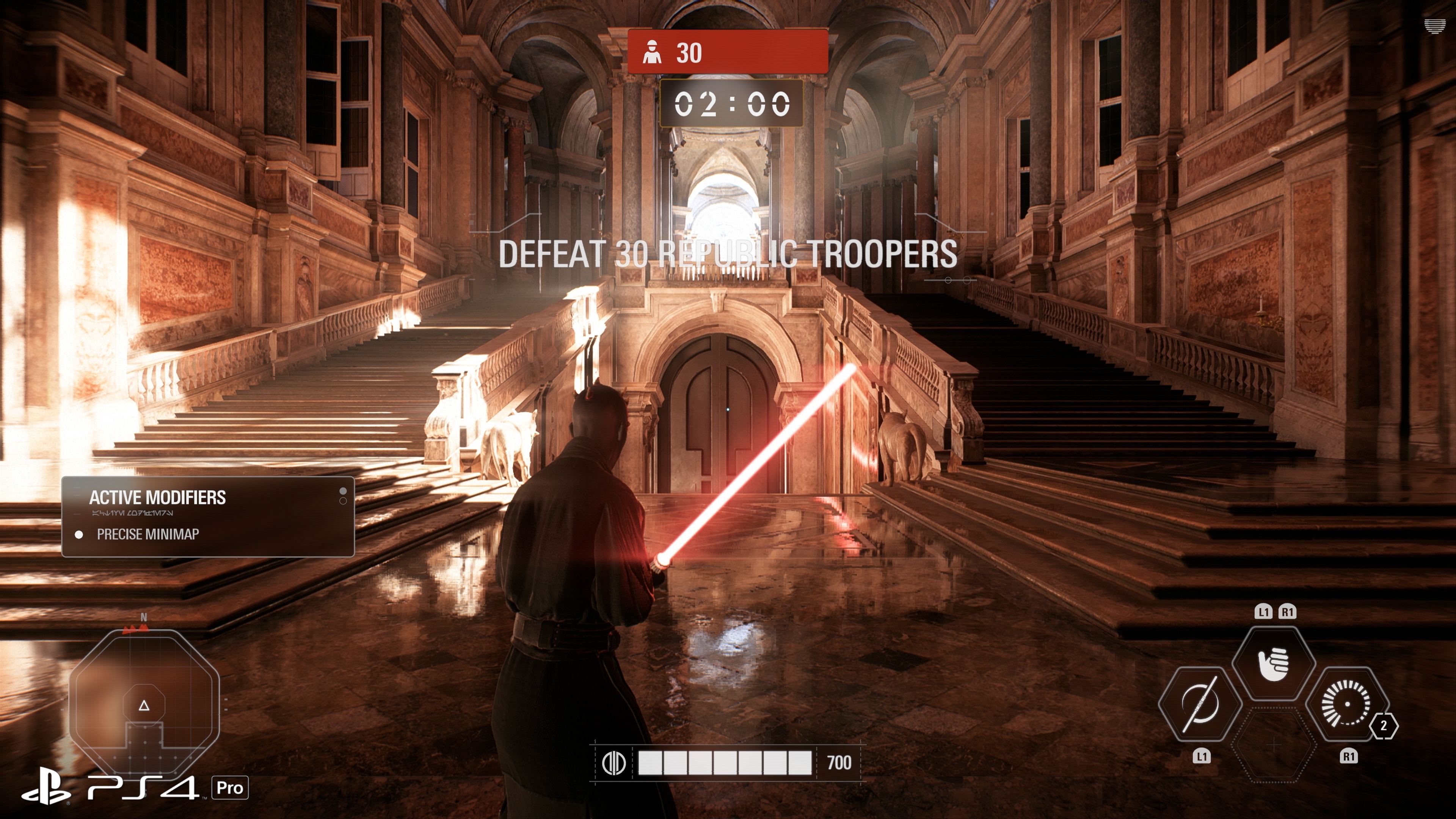Click the Active Modifiers panel header
Screen dimensions: 1456x819
(157, 497)
